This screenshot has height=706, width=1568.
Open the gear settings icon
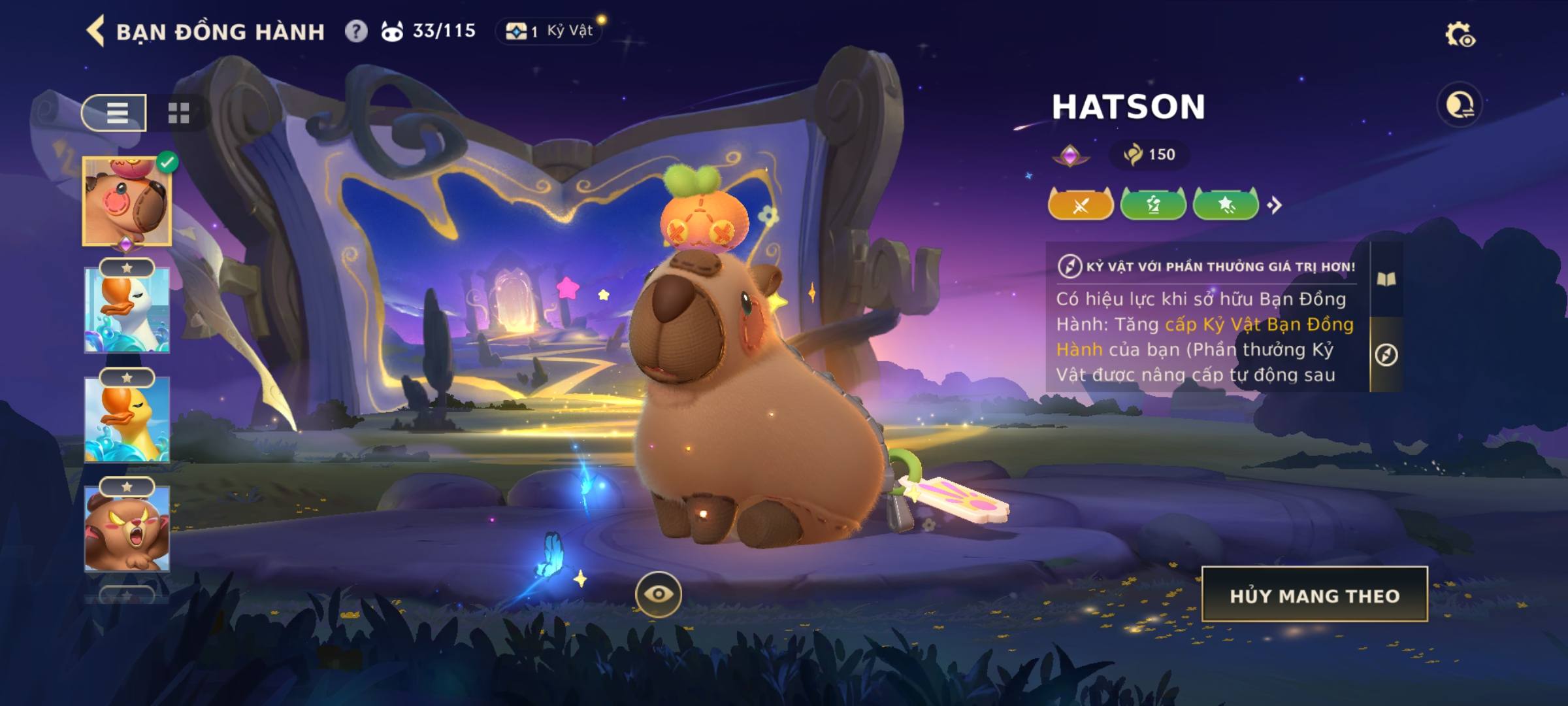[x=1459, y=35]
